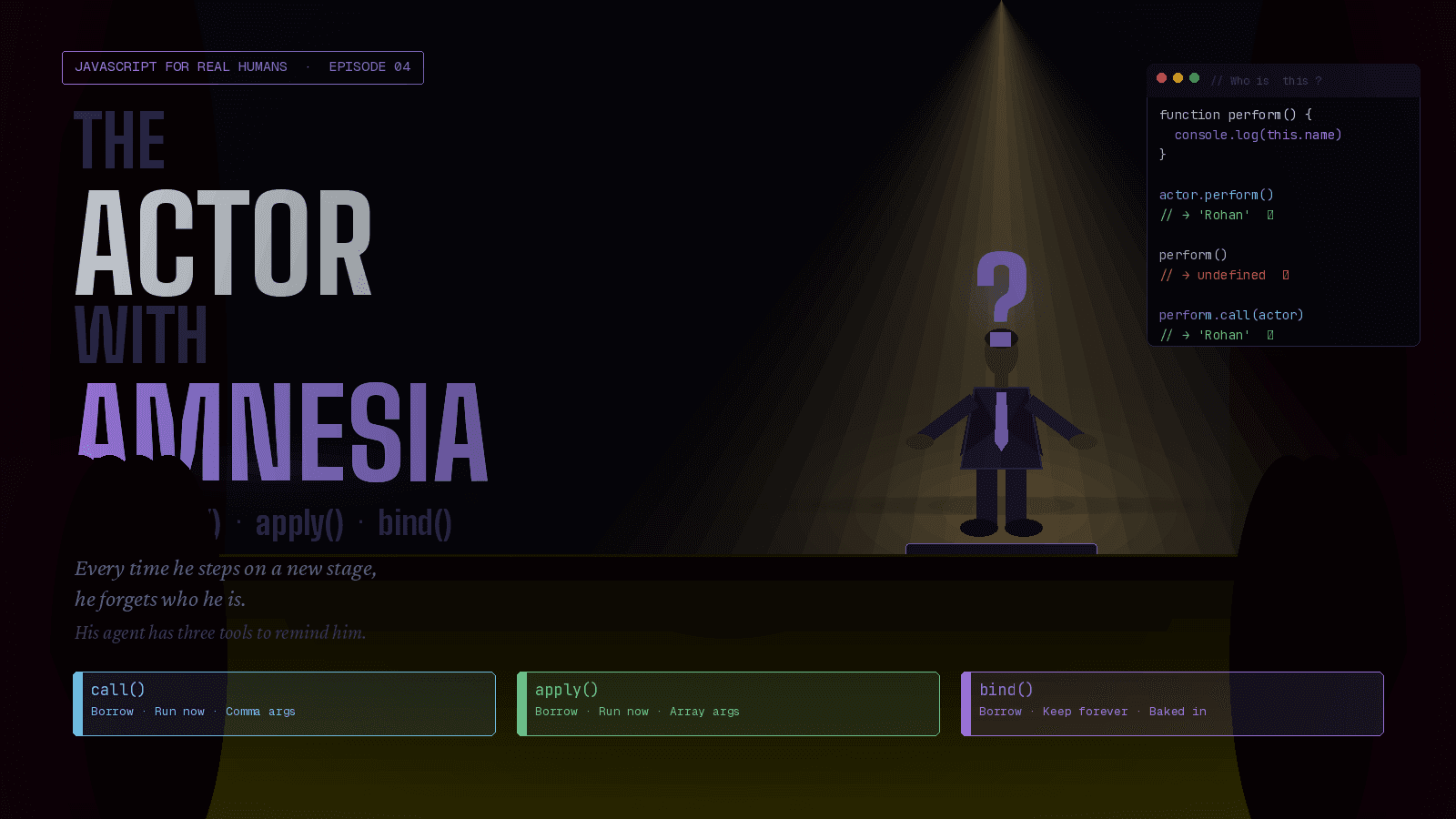1456x819 pixels.
Task: Click the Episode 04 series badge
Action: coord(243,67)
